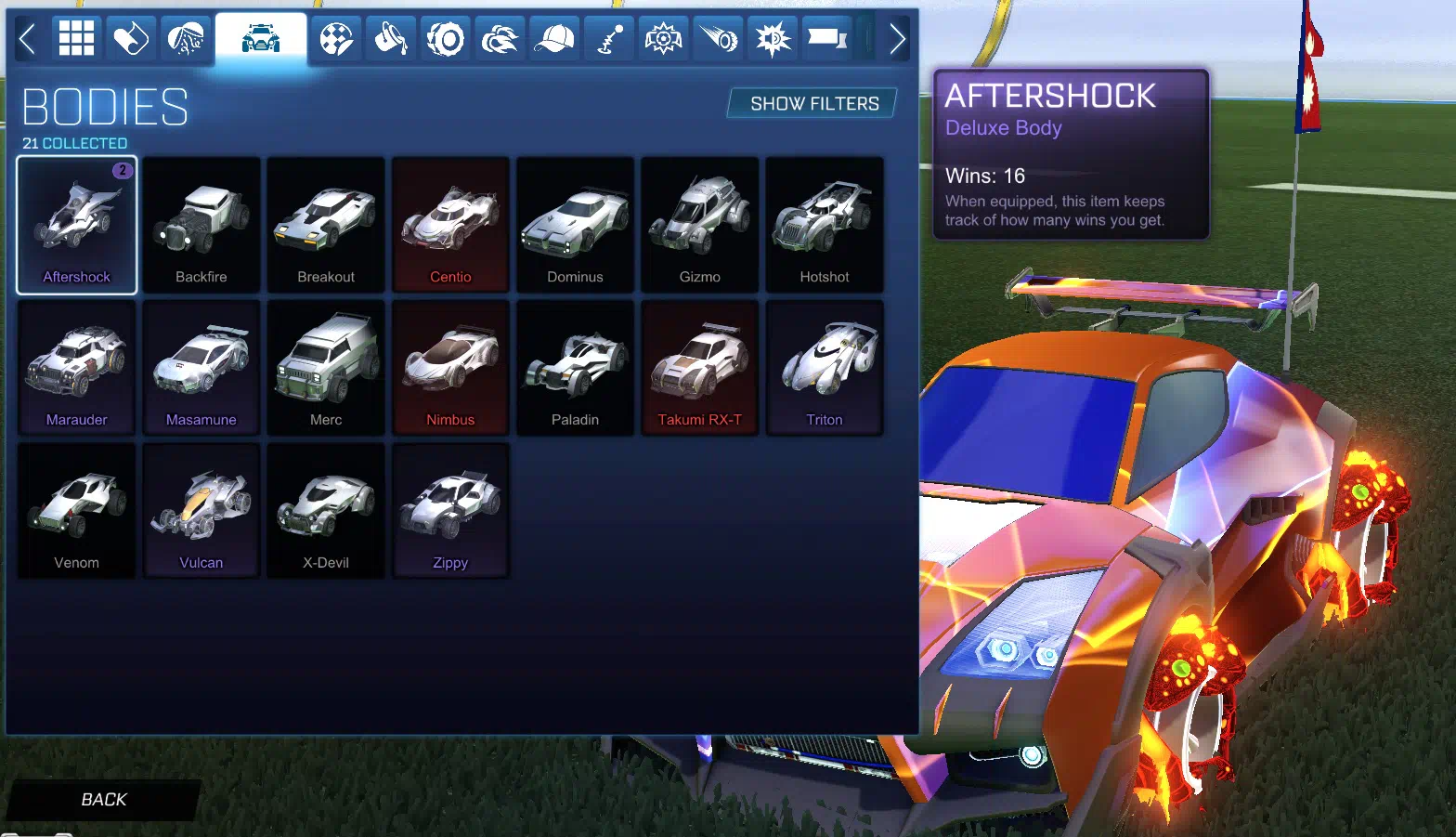1456x837 pixels.
Task: Select the Centio body tile
Action: coord(450,226)
